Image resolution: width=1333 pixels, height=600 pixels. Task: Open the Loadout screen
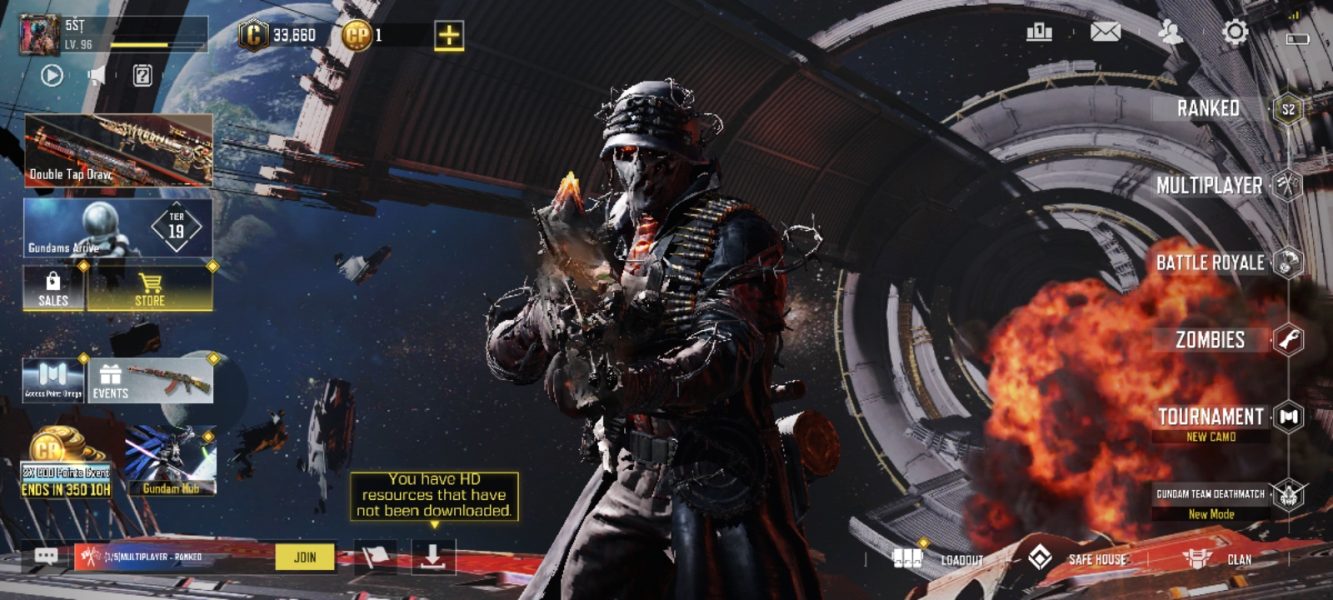939,559
